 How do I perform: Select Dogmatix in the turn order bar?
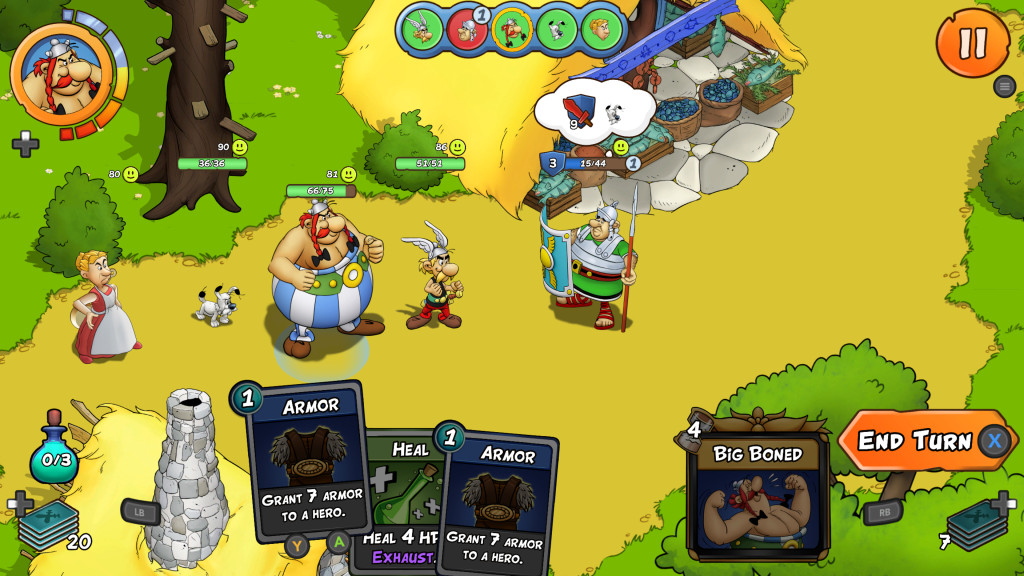tap(555, 29)
